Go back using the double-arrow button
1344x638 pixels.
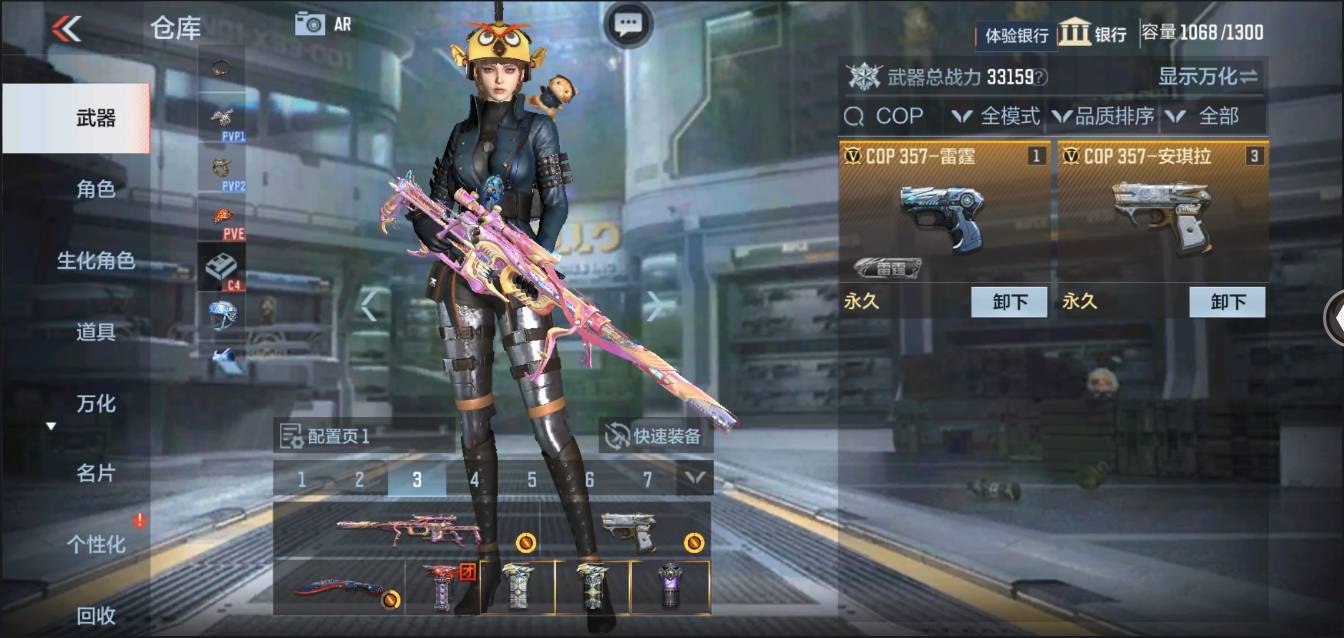(67, 28)
